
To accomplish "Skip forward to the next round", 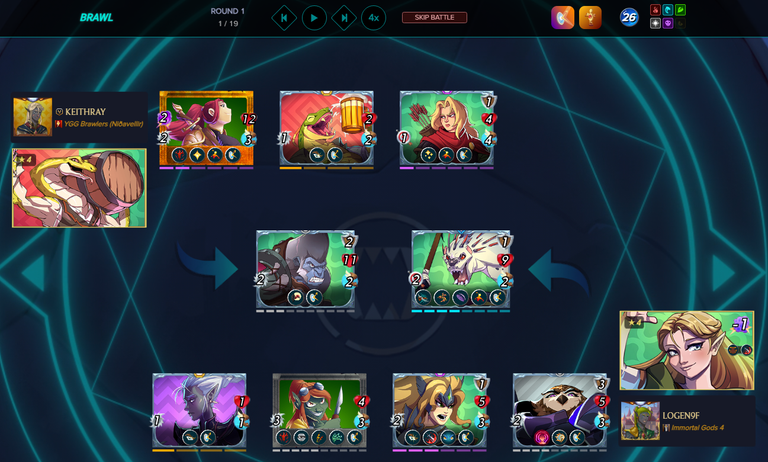I will click(x=344, y=18).
